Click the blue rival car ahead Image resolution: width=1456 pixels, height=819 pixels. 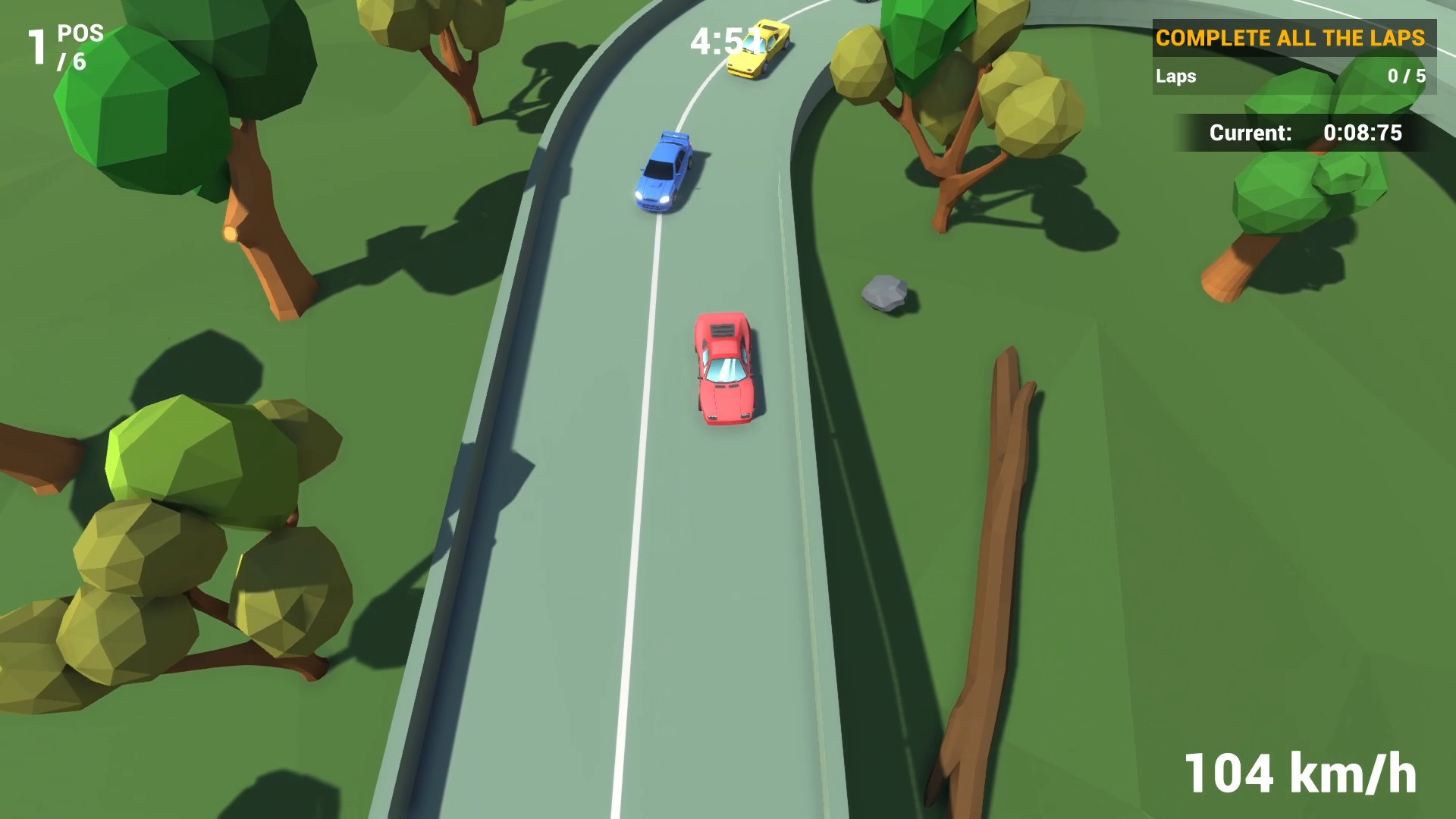[666, 172]
